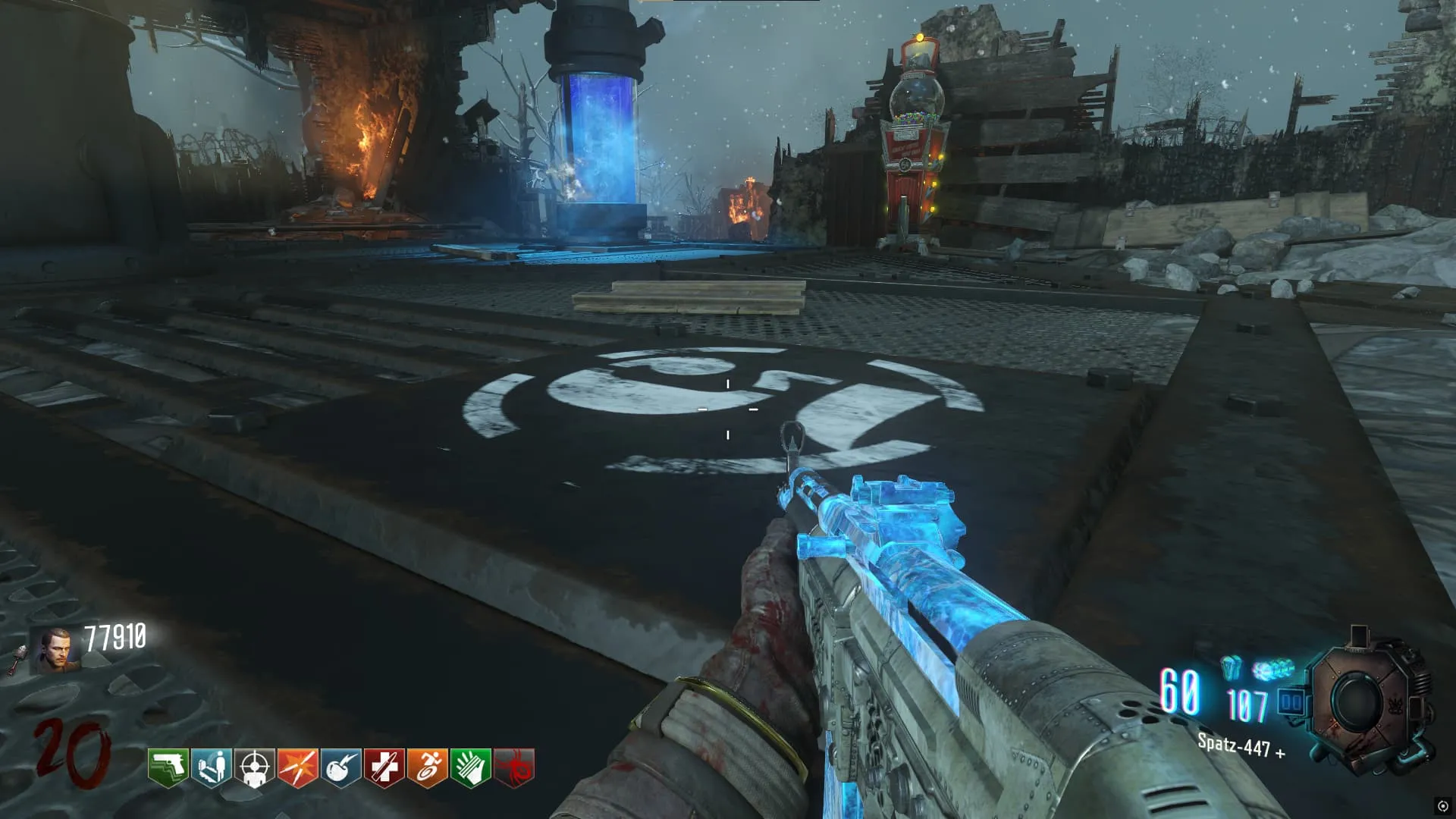Click the shovel icon beside the portrait
The image size is (1456, 819).
(x=18, y=660)
